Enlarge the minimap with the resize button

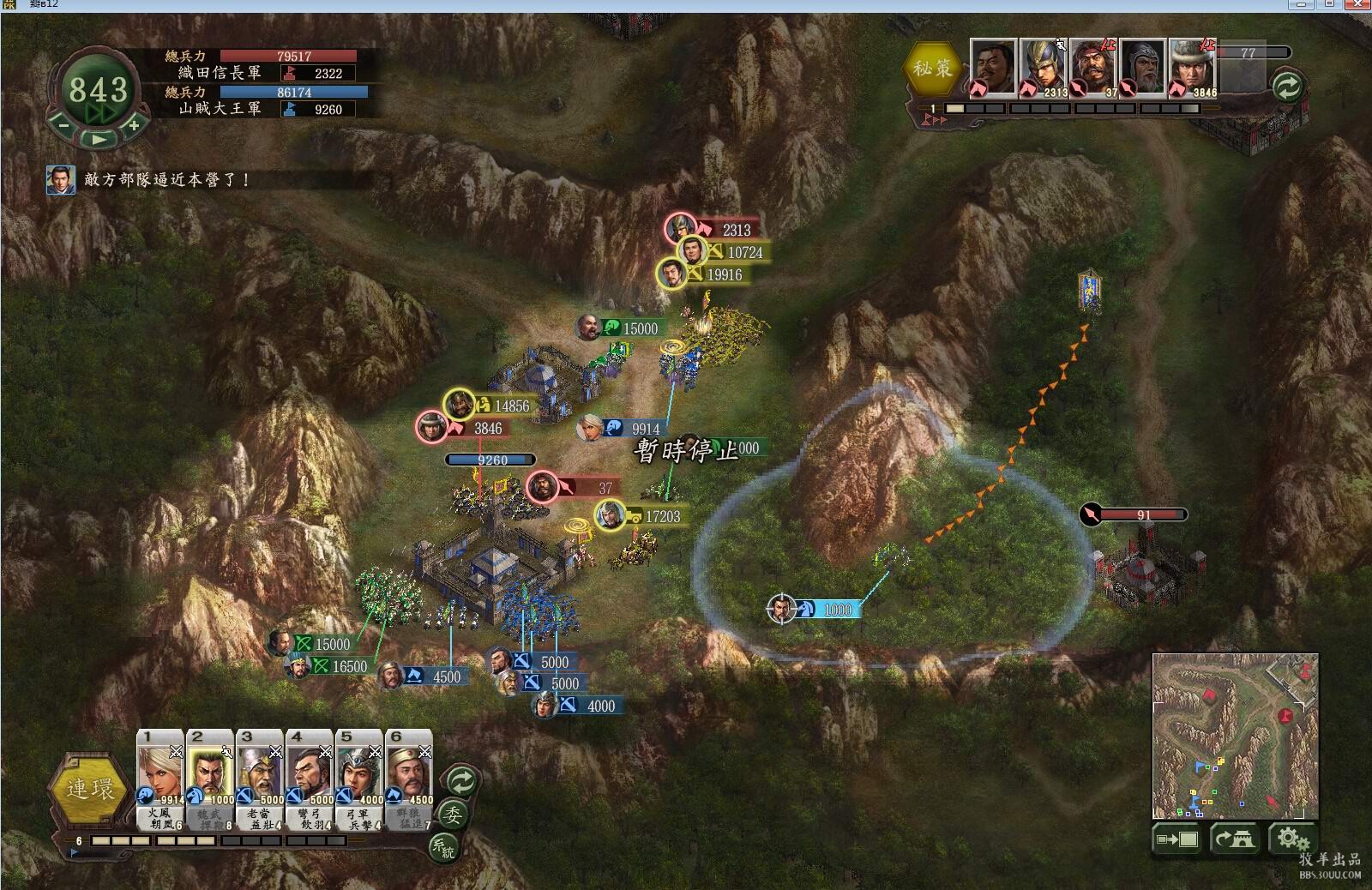[x=1177, y=839]
